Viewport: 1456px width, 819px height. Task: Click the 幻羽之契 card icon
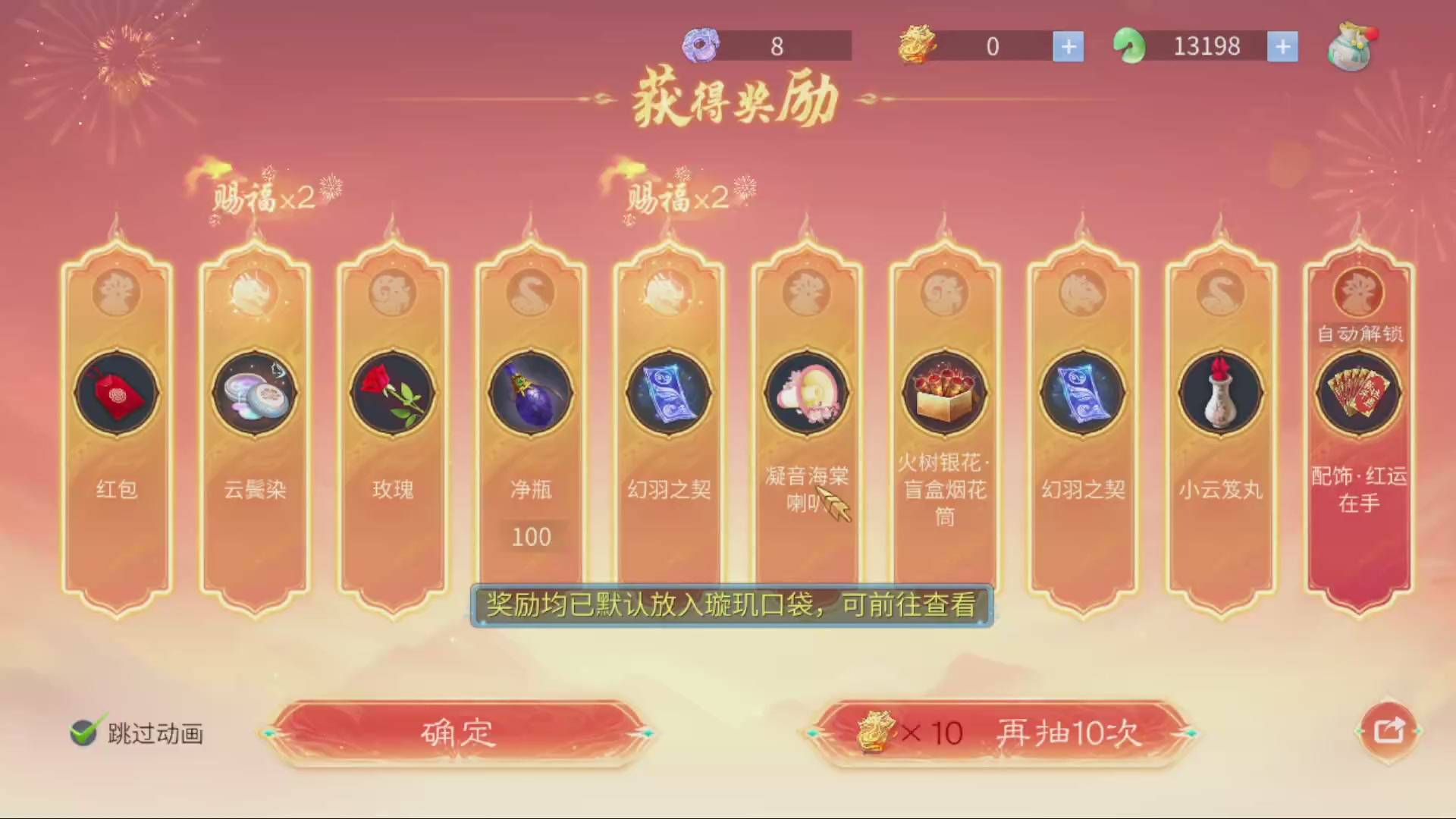click(668, 393)
